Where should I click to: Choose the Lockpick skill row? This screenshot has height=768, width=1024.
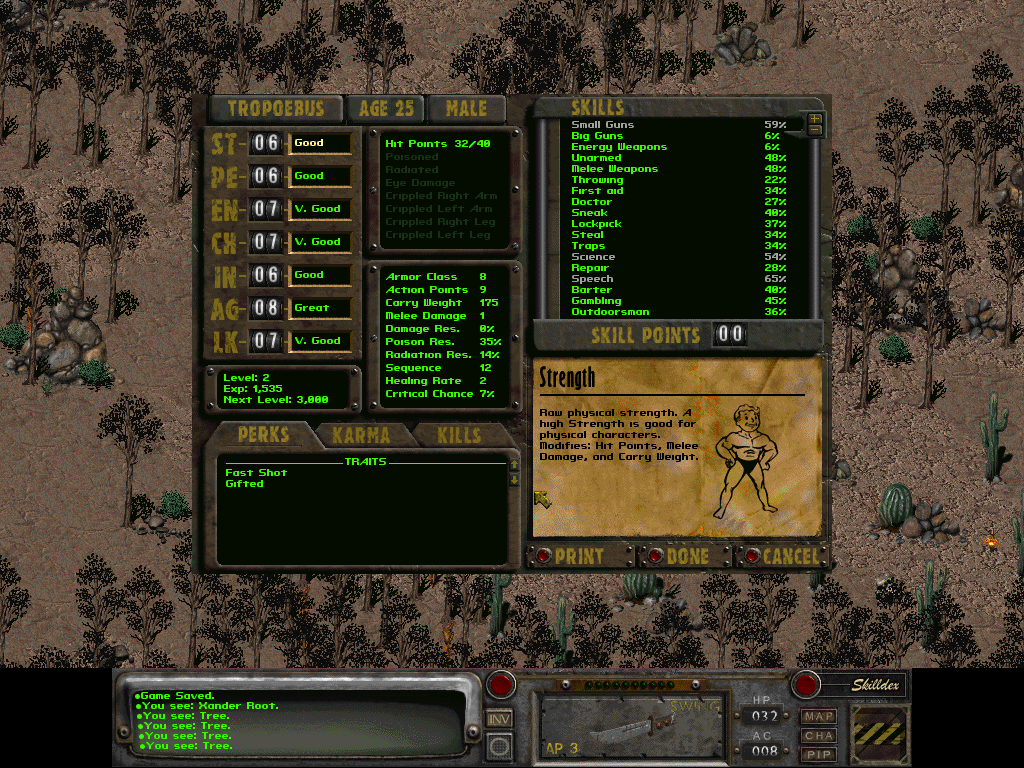click(596, 224)
